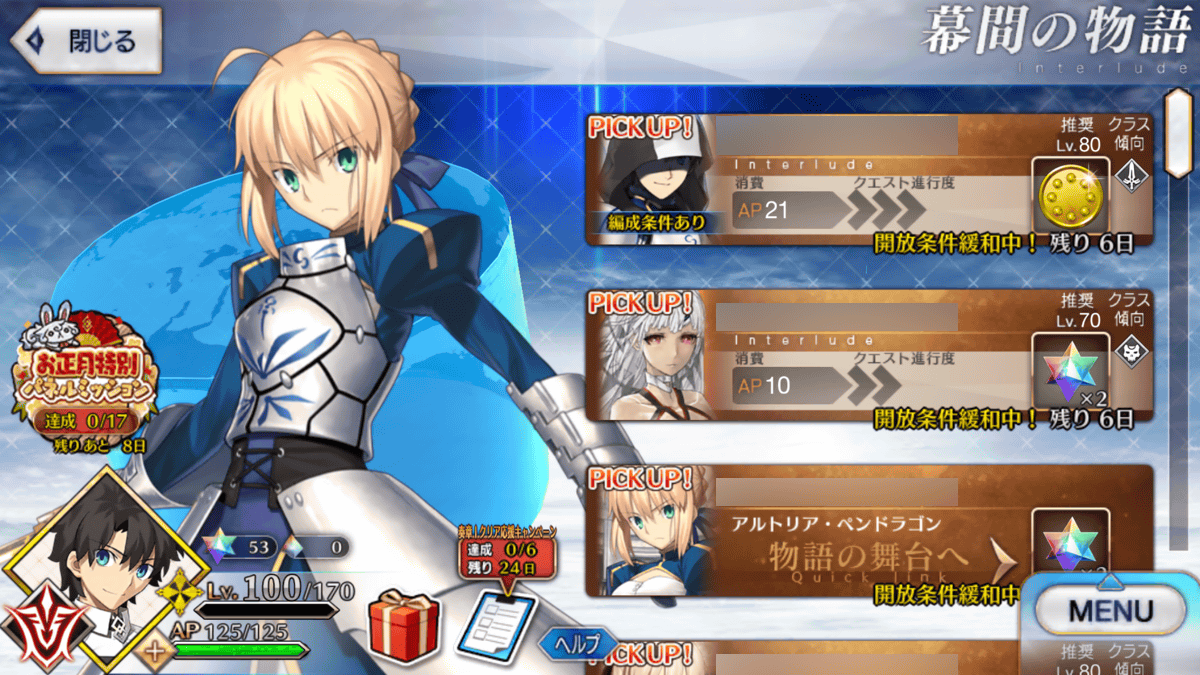Close the Interlude screen with 閉じる
Viewport: 1200px width, 675px height.
pyautogui.click(x=86, y=41)
